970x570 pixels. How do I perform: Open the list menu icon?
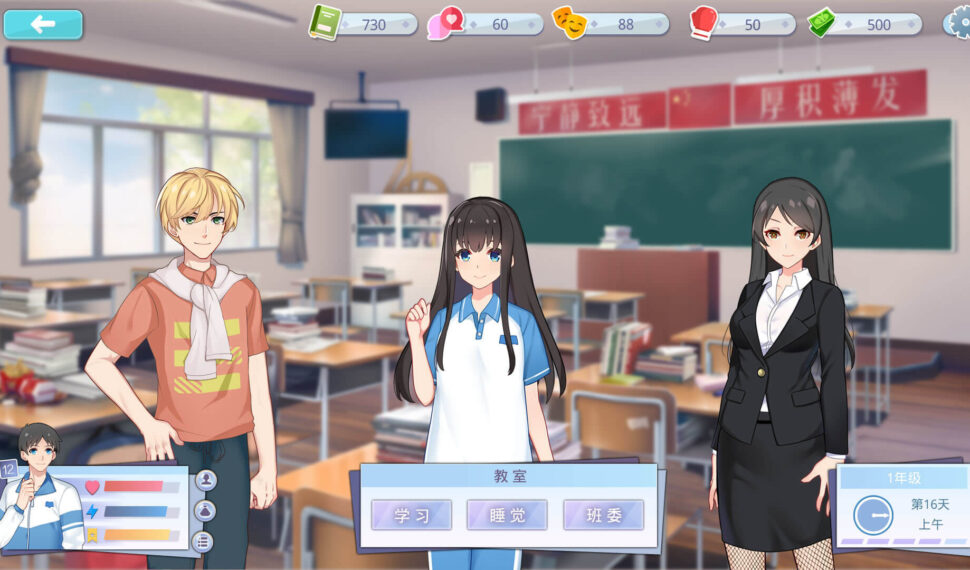(203, 541)
